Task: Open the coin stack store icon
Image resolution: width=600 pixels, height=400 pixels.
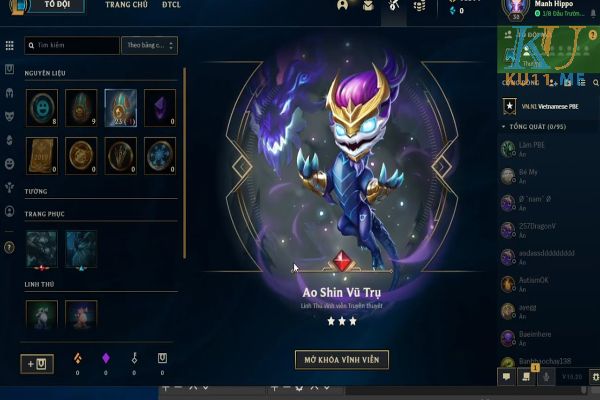Action: click(x=420, y=7)
